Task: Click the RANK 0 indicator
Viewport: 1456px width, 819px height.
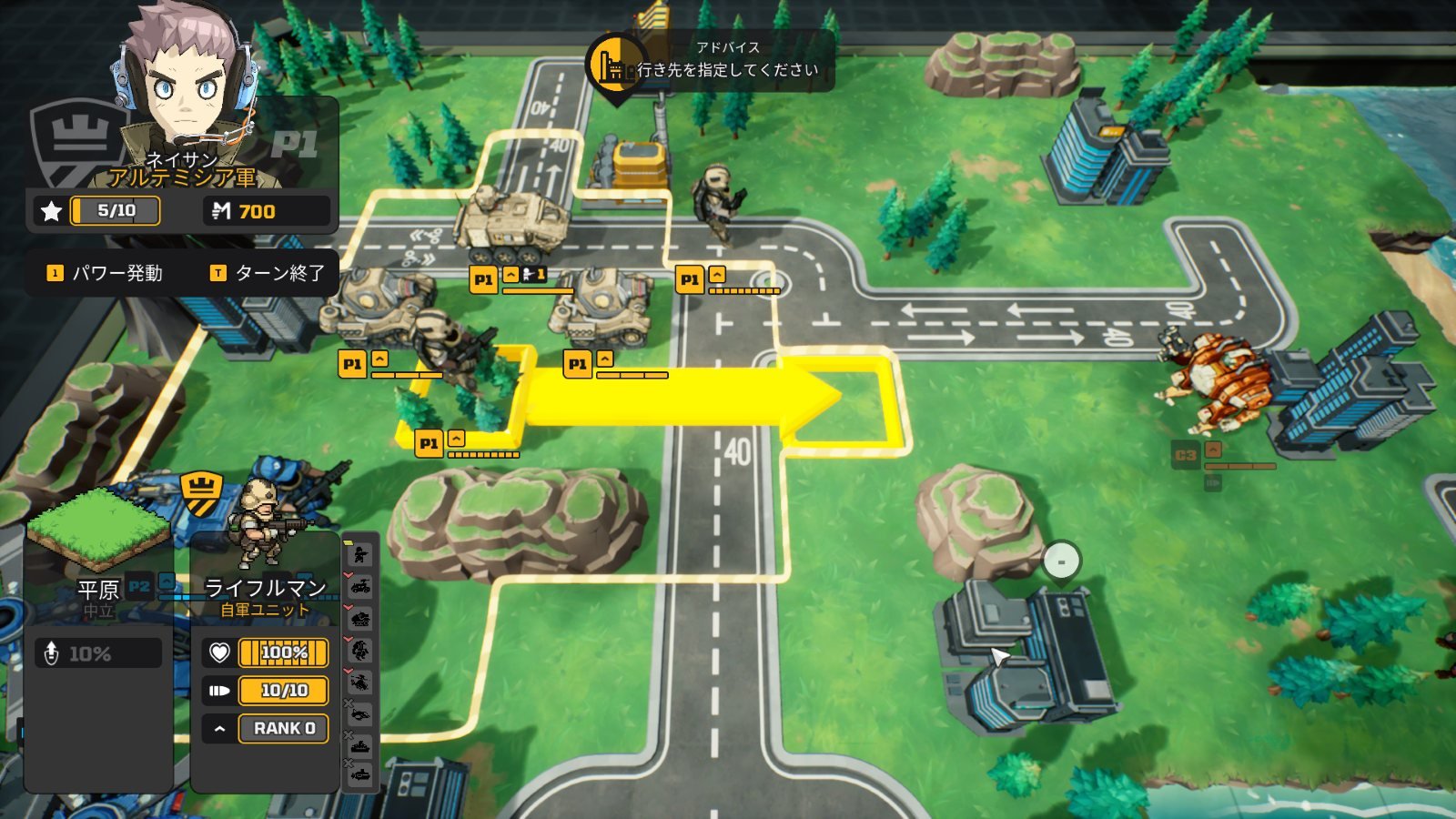Action: (283, 728)
